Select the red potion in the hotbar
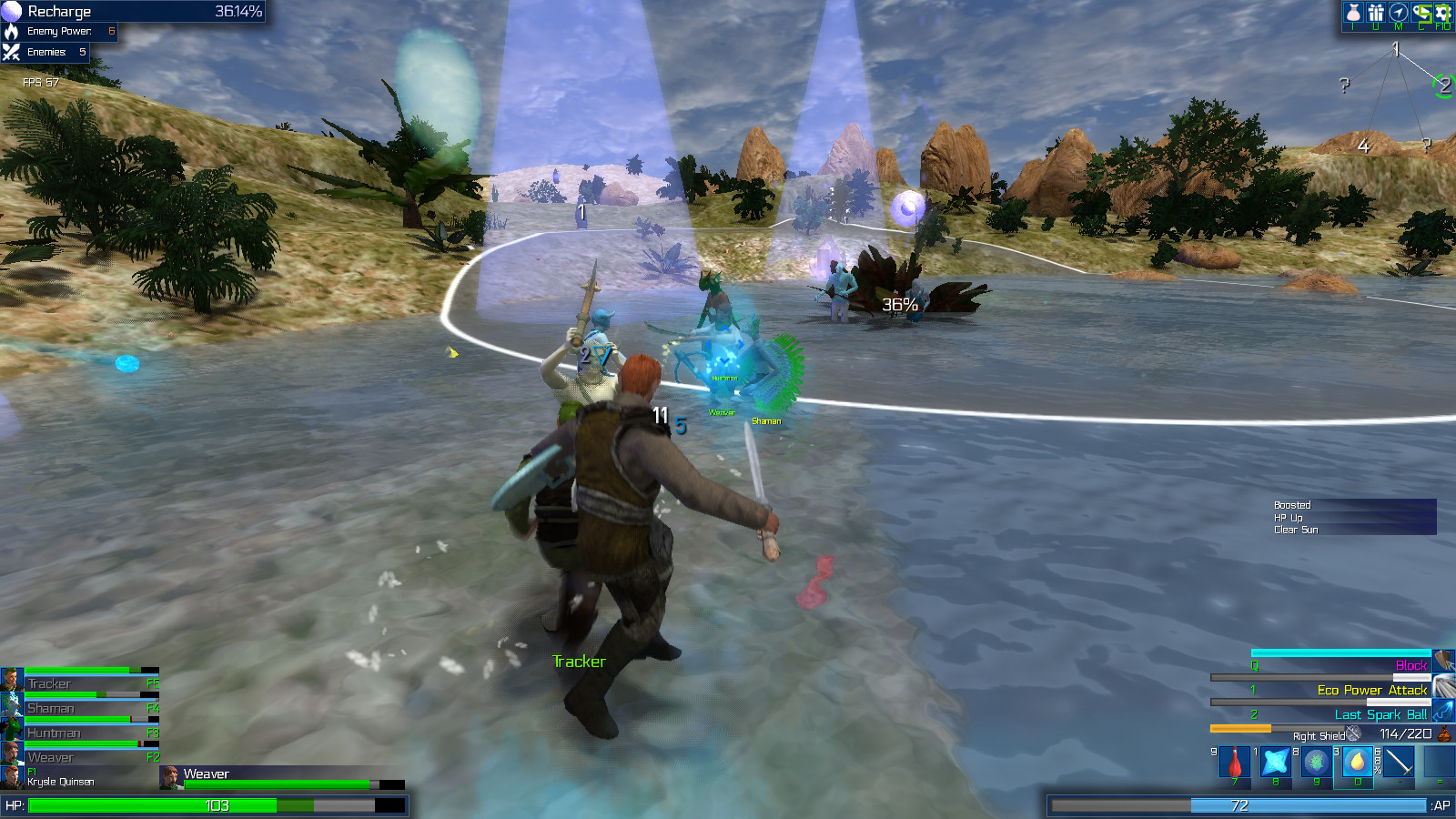Viewport: 1456px width, 819px height. [x=1233, y=762]
